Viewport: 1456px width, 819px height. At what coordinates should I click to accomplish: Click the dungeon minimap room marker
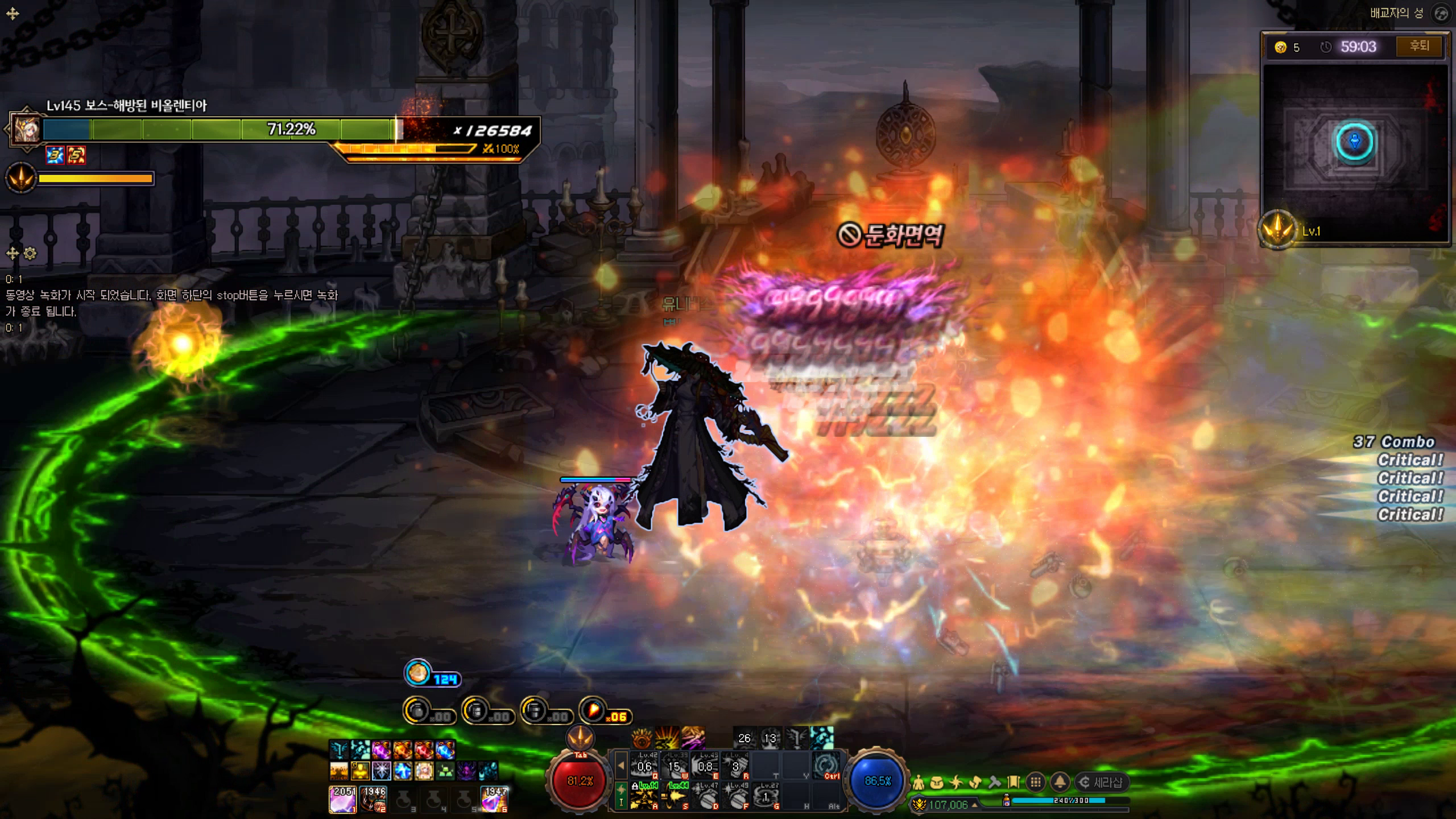click(1355, 142)
